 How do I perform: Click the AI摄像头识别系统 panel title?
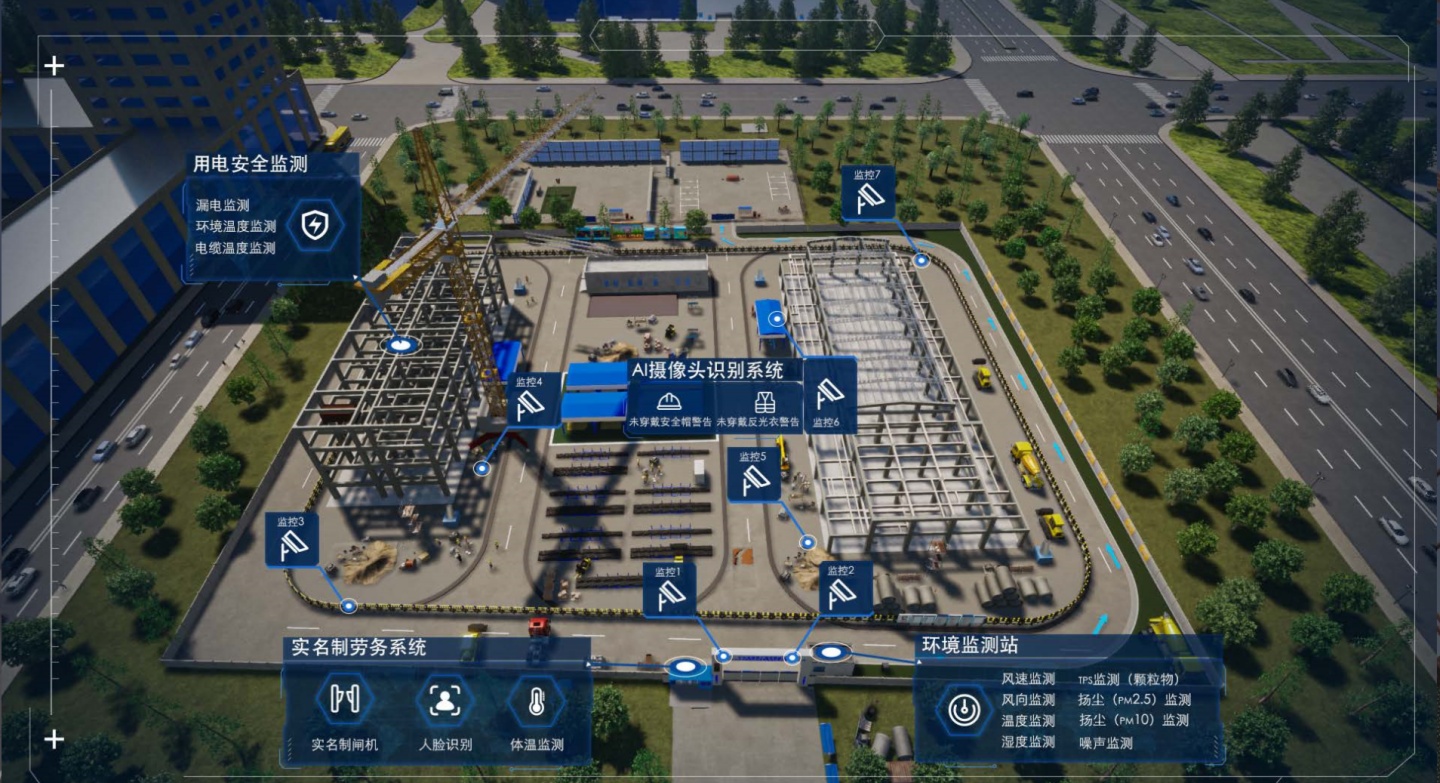(706, 370)
